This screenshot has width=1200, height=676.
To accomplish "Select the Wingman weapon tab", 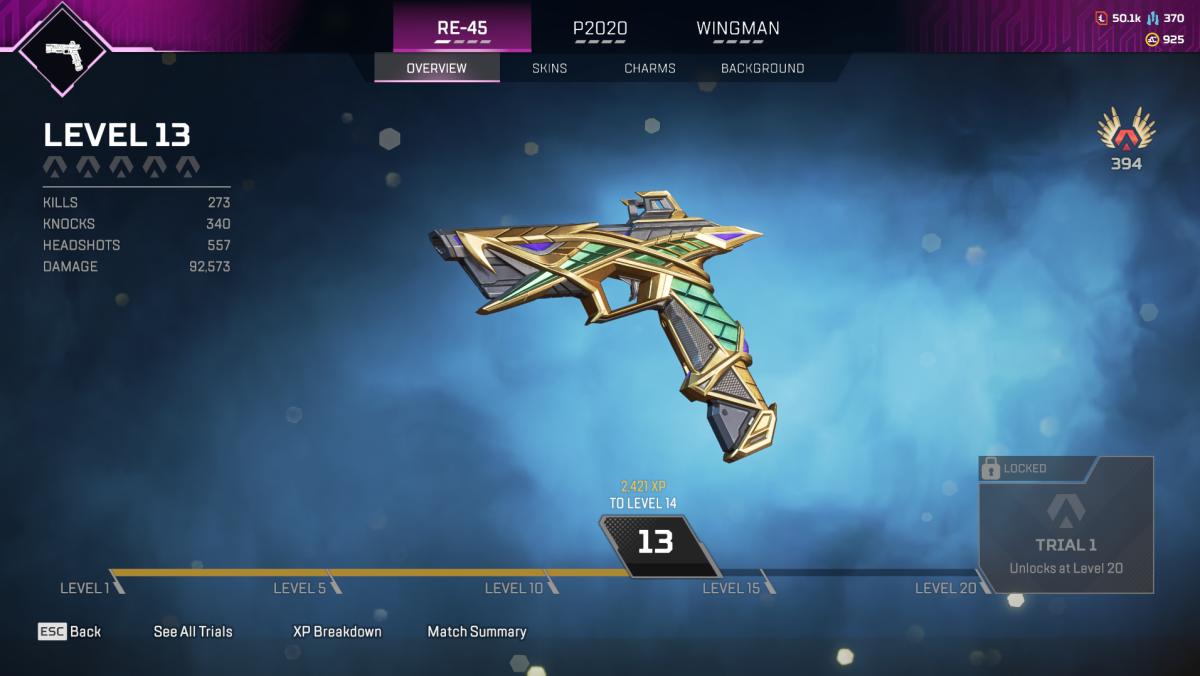I will (738, 28).
